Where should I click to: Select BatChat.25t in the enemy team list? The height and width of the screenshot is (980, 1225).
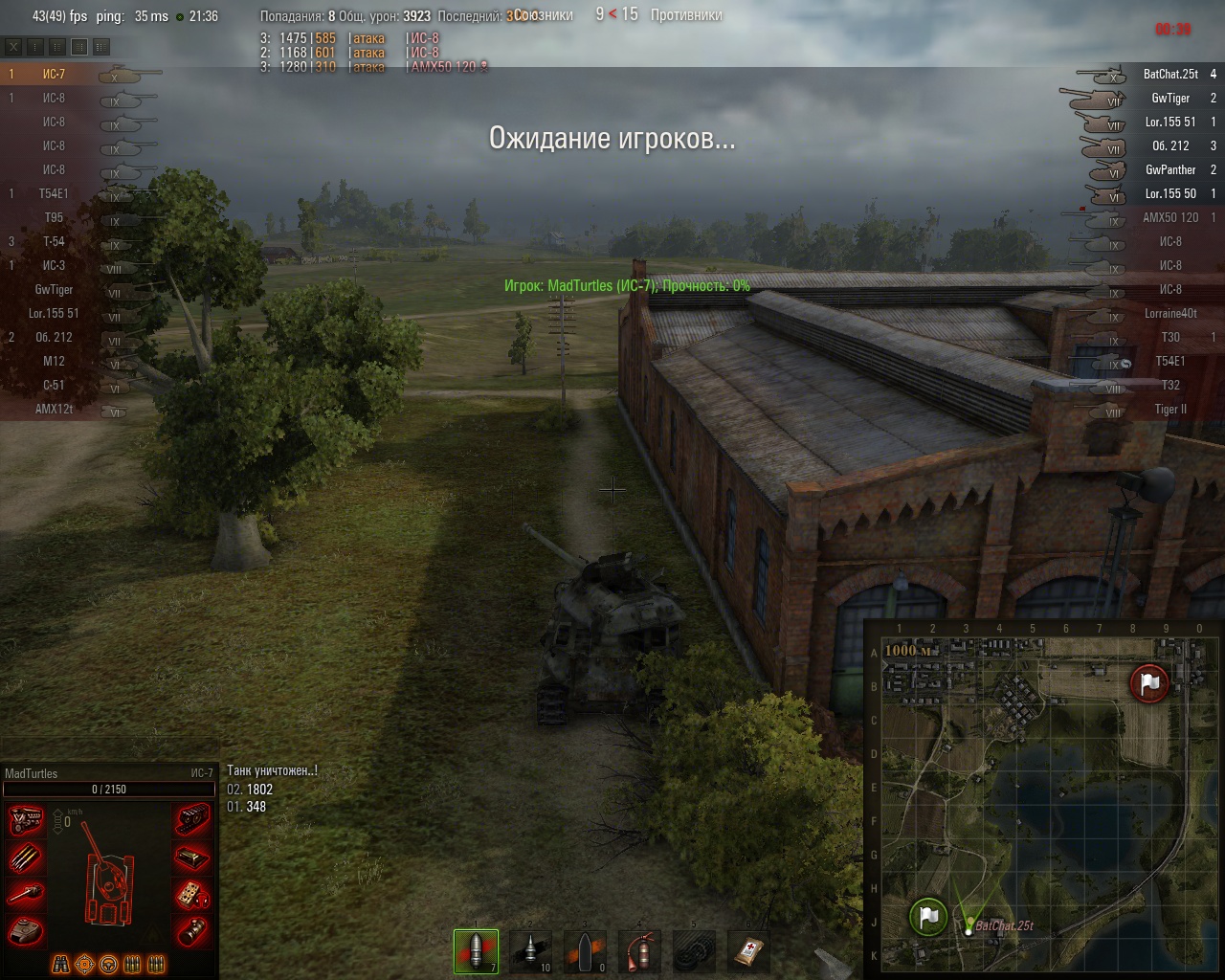(1169, 74)
